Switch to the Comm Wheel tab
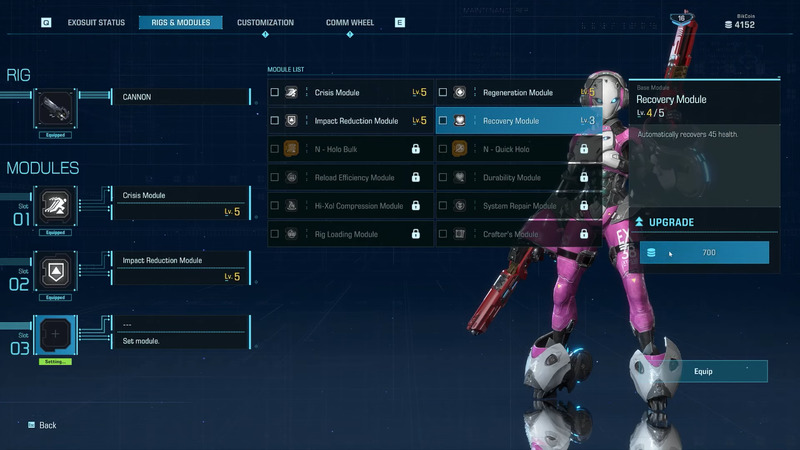 [x=350, y=22]
